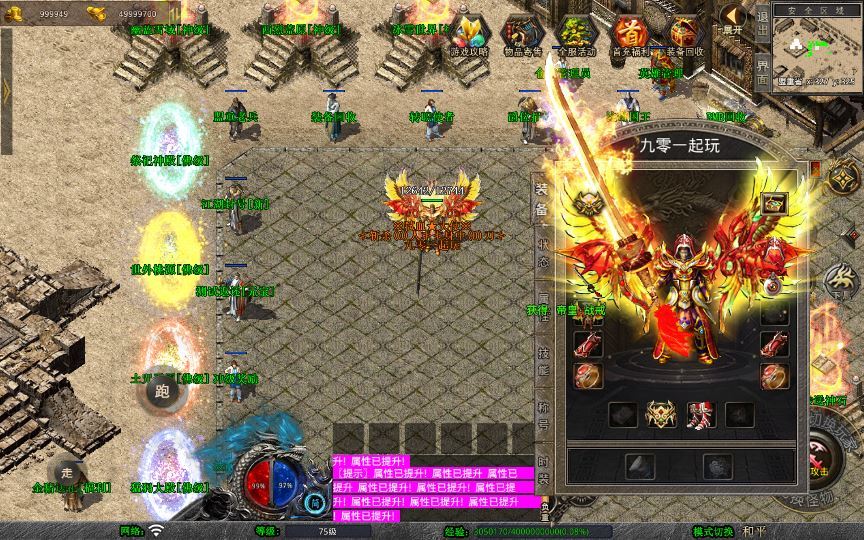Click the 界面 interface button
864x540 pixels.
point(762,73)
